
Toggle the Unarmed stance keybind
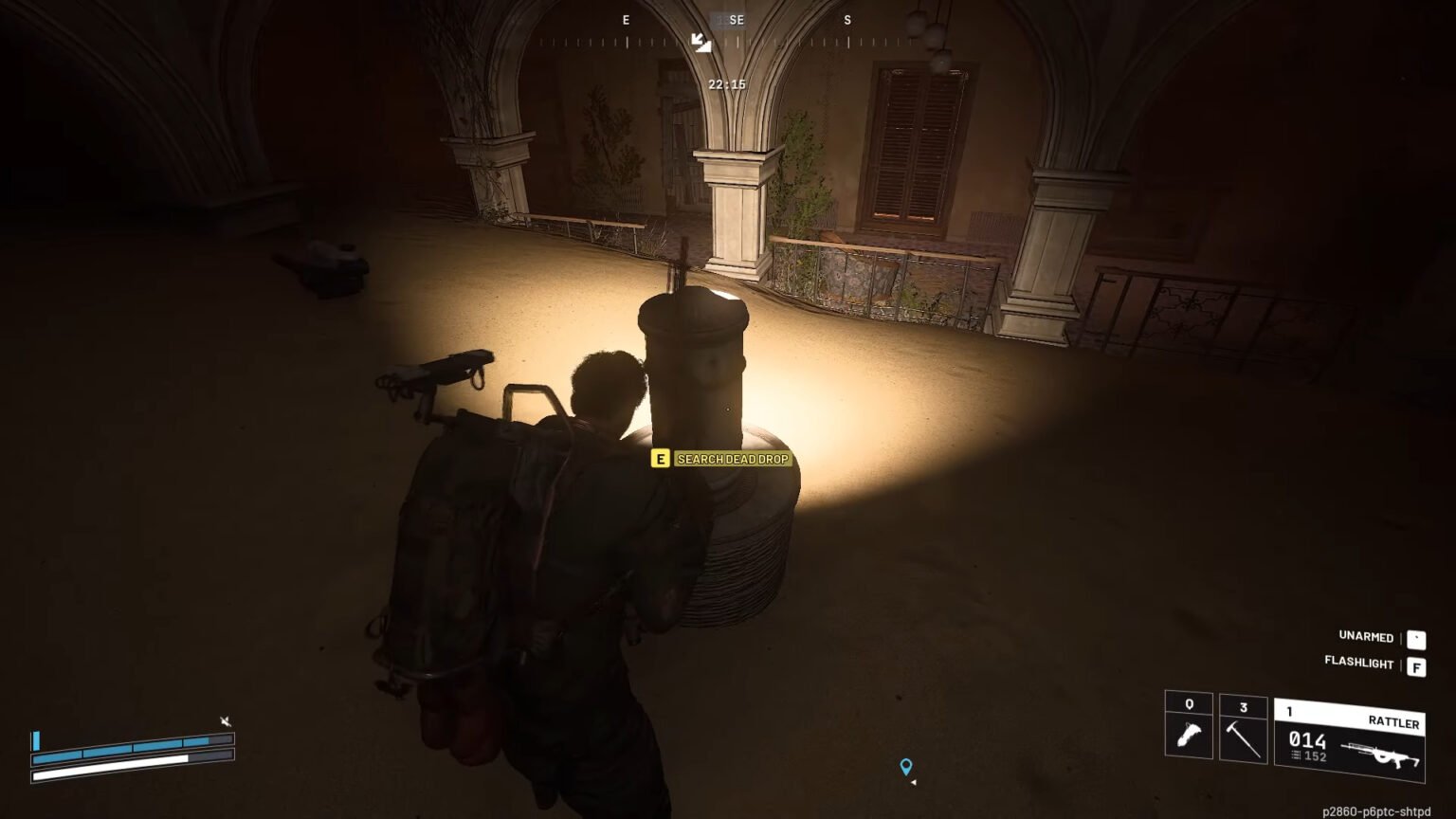point(1418,638)
